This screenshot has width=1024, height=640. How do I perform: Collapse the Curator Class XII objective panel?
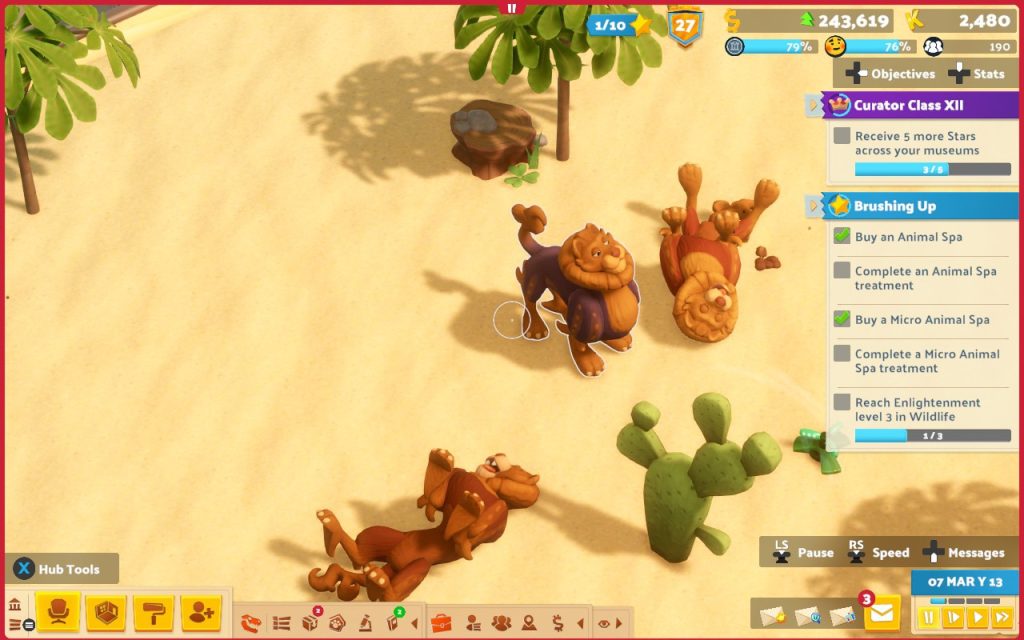814,105
